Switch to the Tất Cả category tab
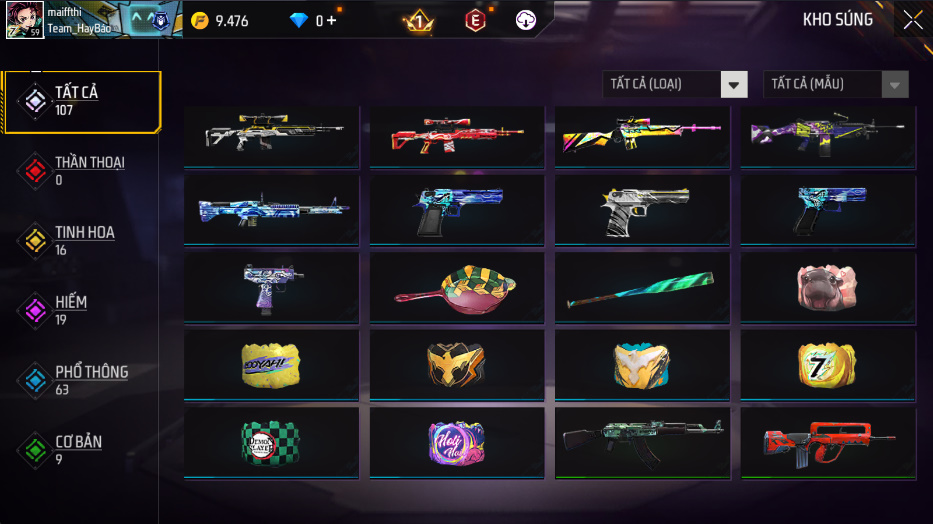933x524 pixels. point(80,101)
